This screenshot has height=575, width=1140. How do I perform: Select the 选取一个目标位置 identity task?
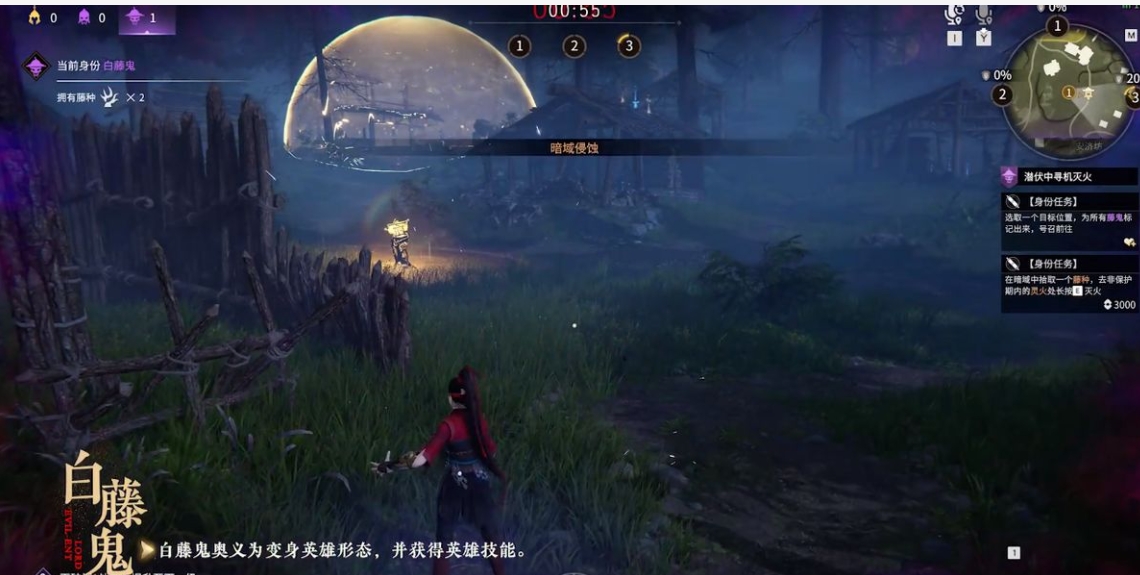point(1070,222)
